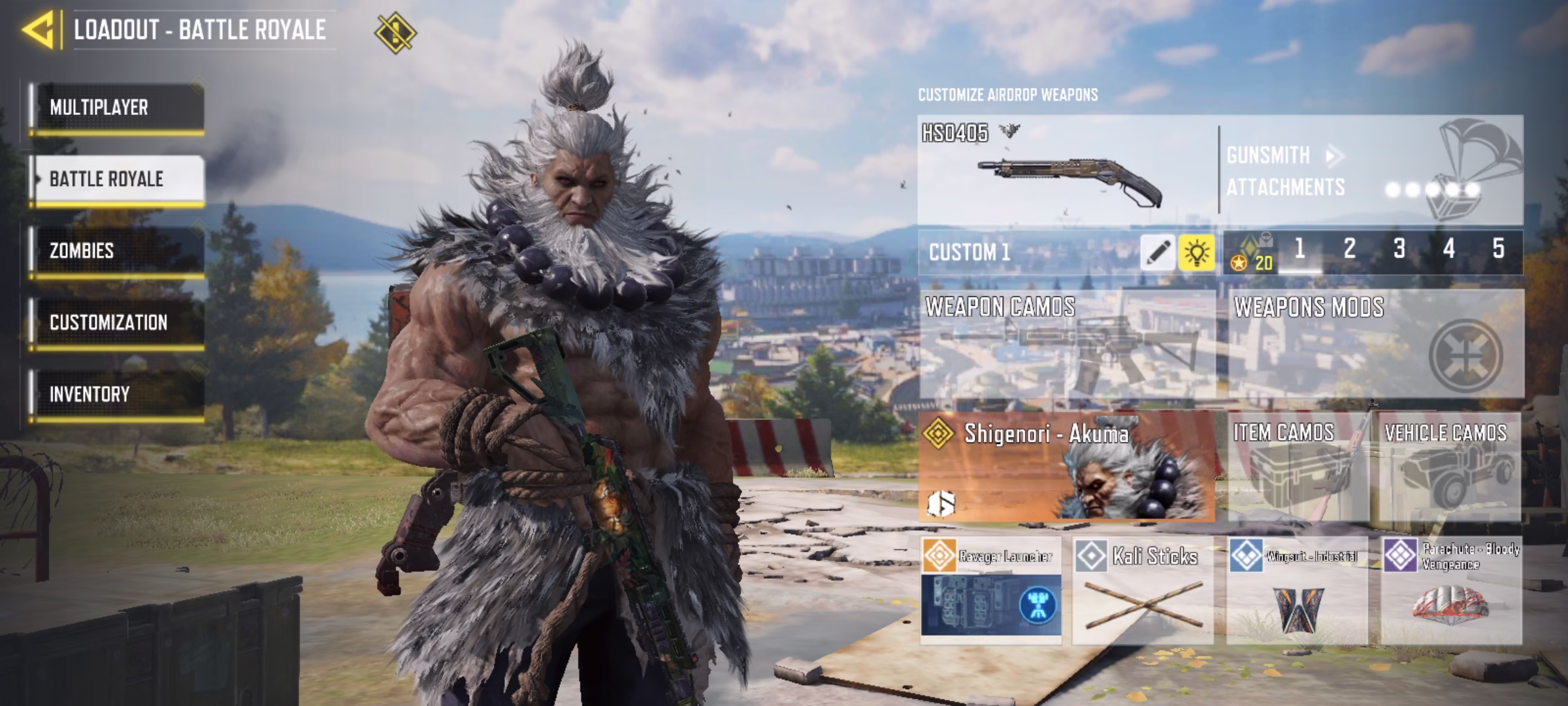Rename loadout with the pencil icon
This screenshot has width=1568, height=706.
(1158, 252)
